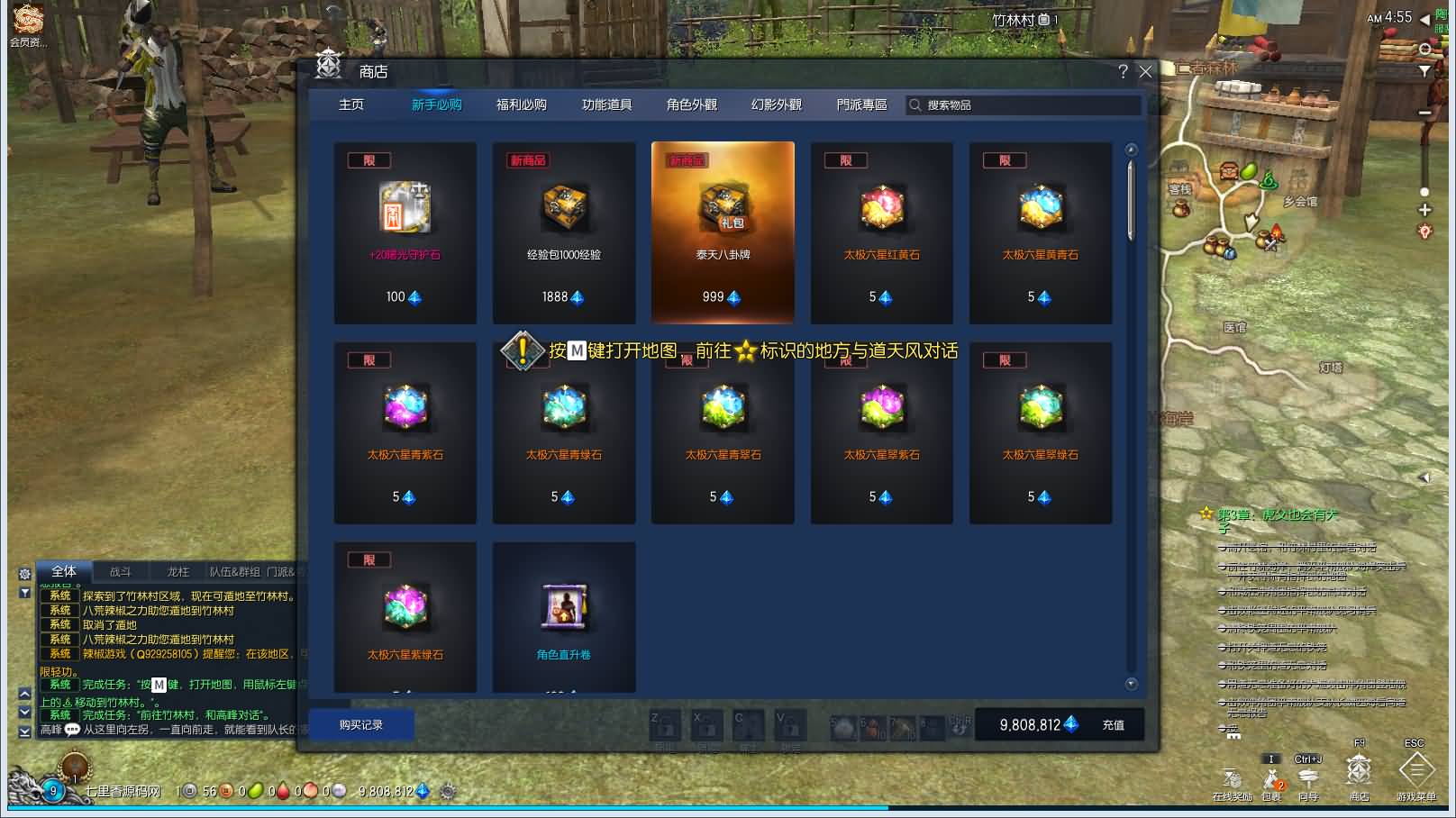Choose the 经验包1000经验 item
This screenshot has height=818, width=1456.
coord(564,232)
